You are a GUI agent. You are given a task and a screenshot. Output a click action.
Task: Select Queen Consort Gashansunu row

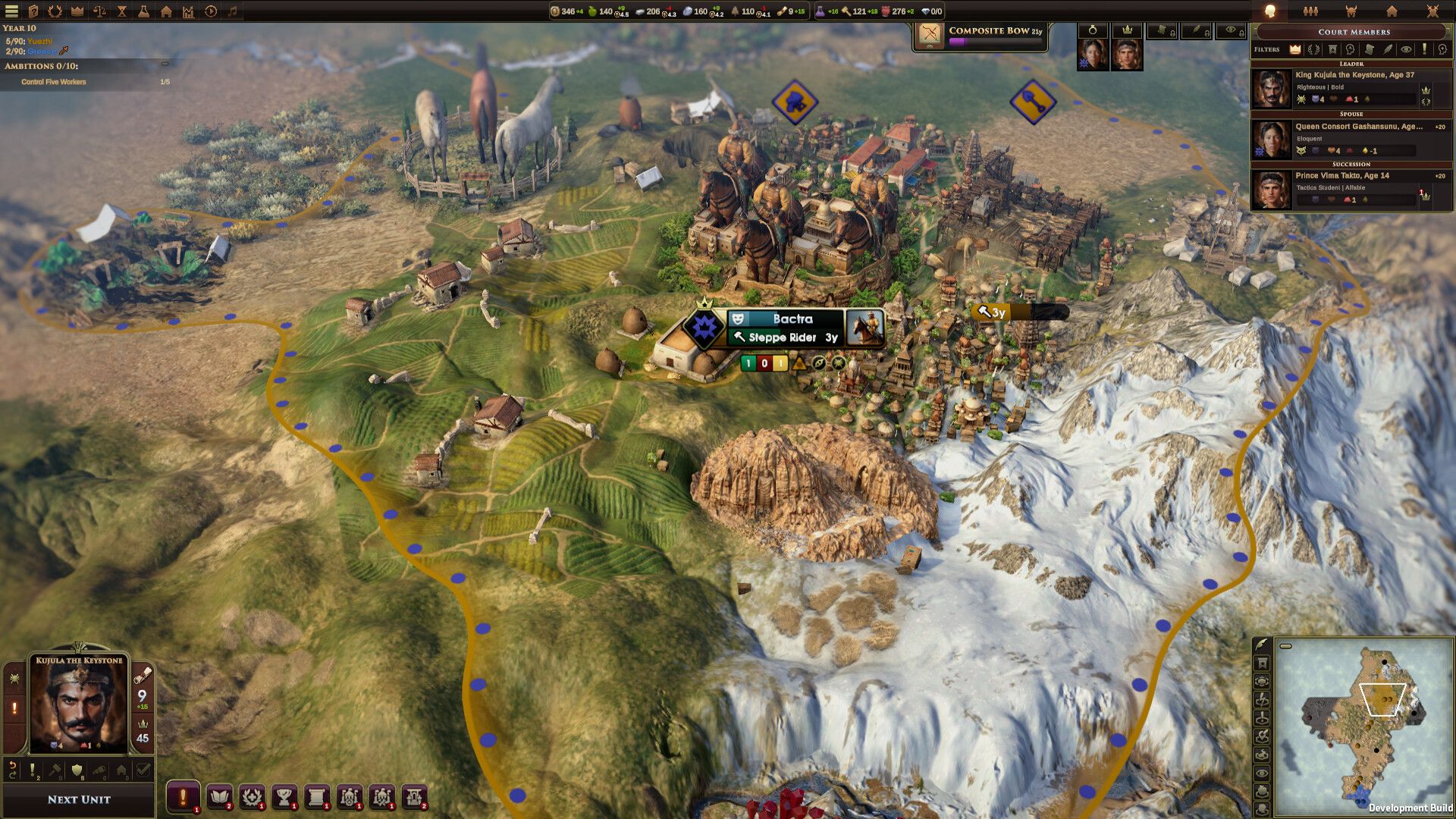coord(1351,138)
